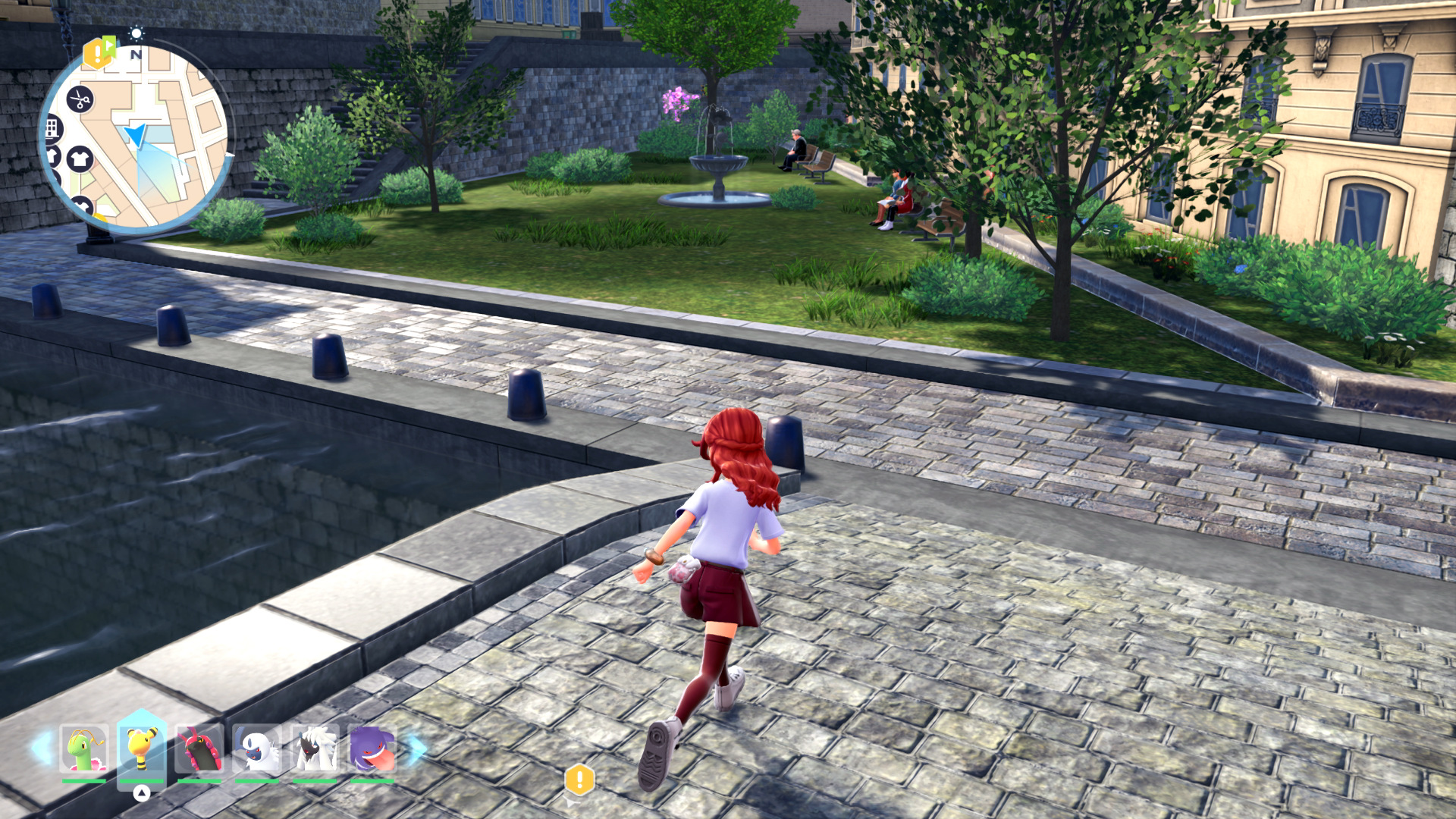
Task: Click the party bar's right arrow
Action: [x=416, y=748]
